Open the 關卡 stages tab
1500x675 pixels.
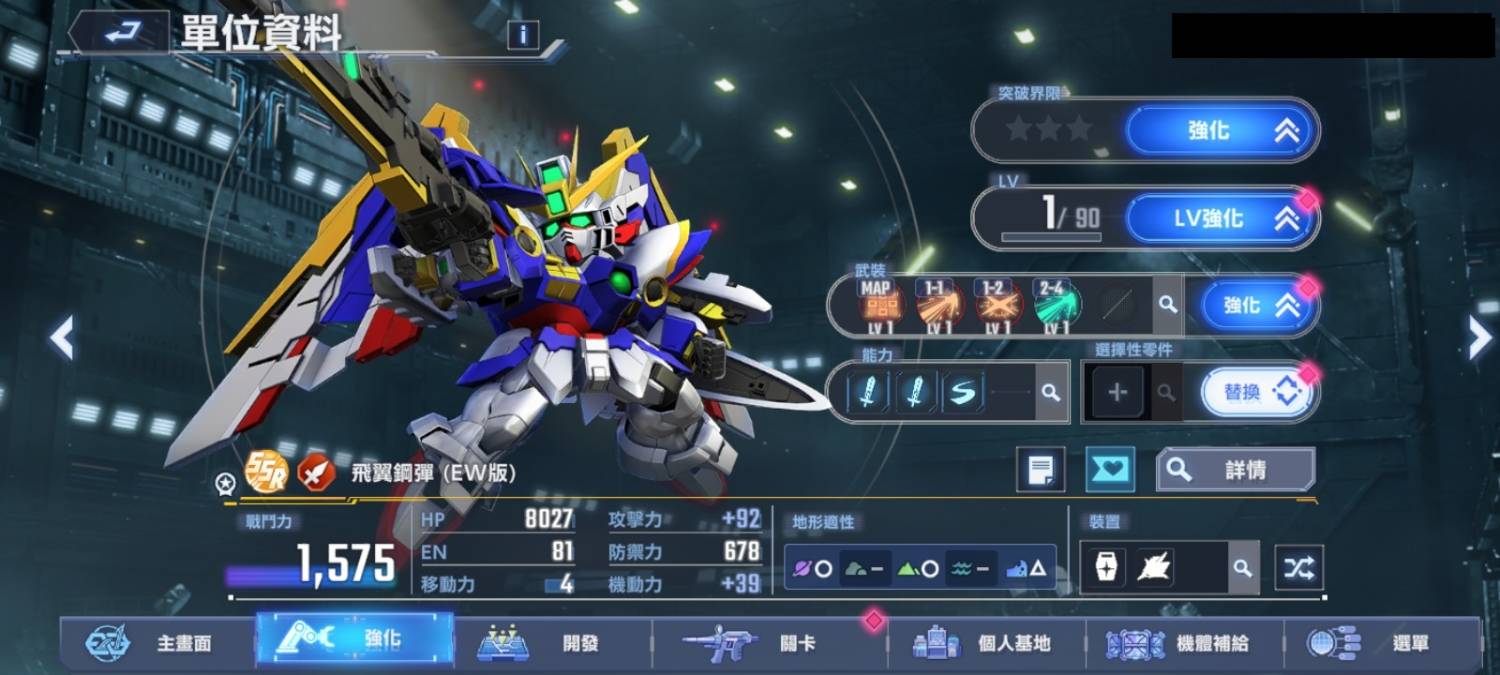click(770, 643)
